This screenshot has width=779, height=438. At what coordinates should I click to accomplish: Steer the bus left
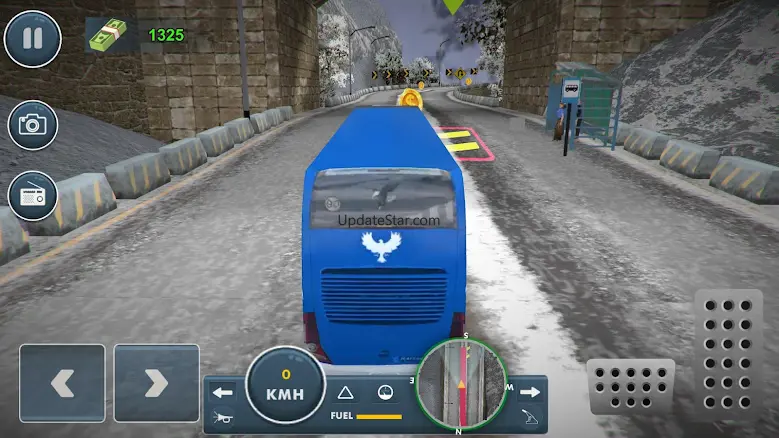(x=61, y=382)
